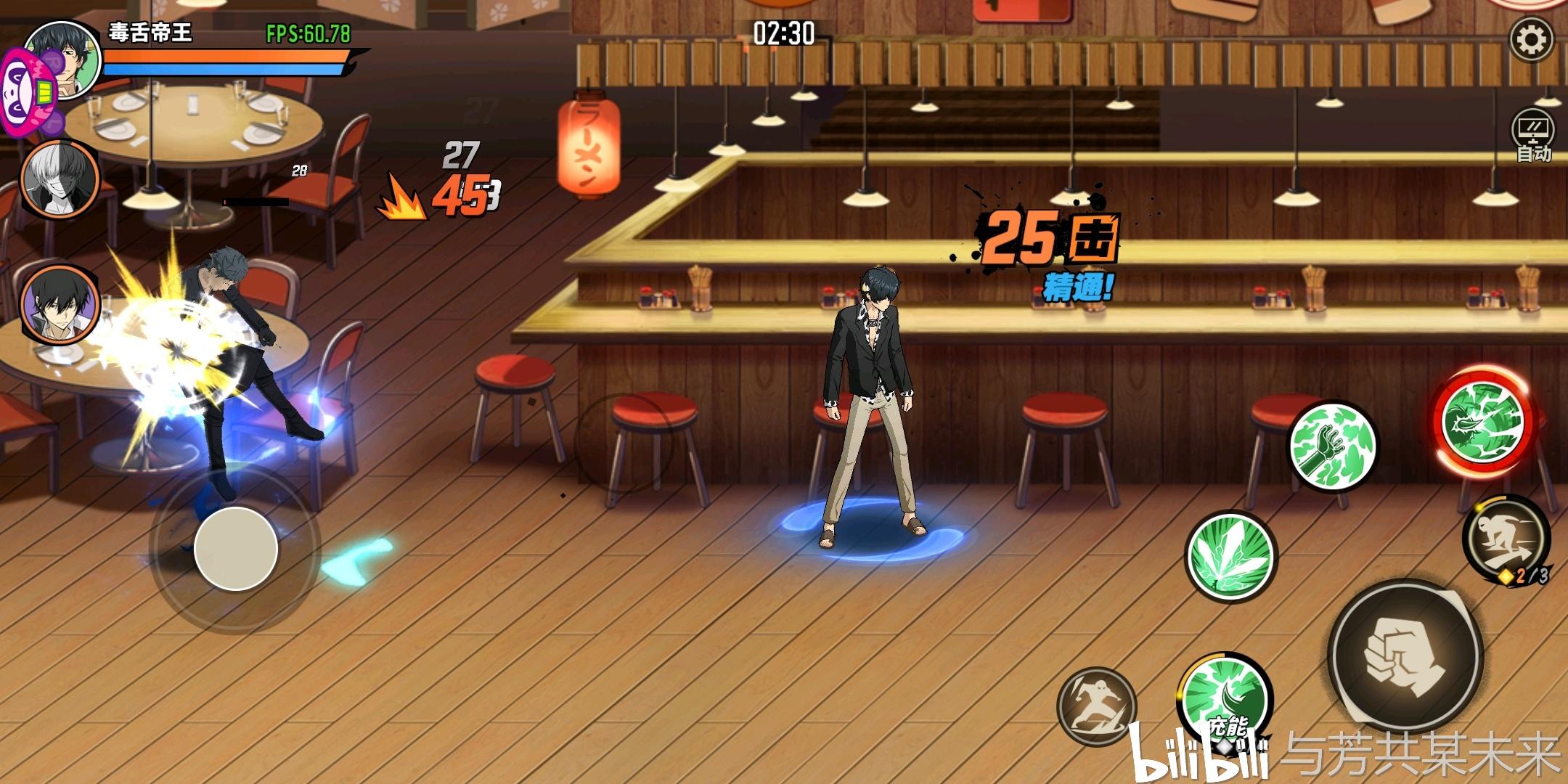
Task: Tap the fist basic attack button
Action: 1405,655
